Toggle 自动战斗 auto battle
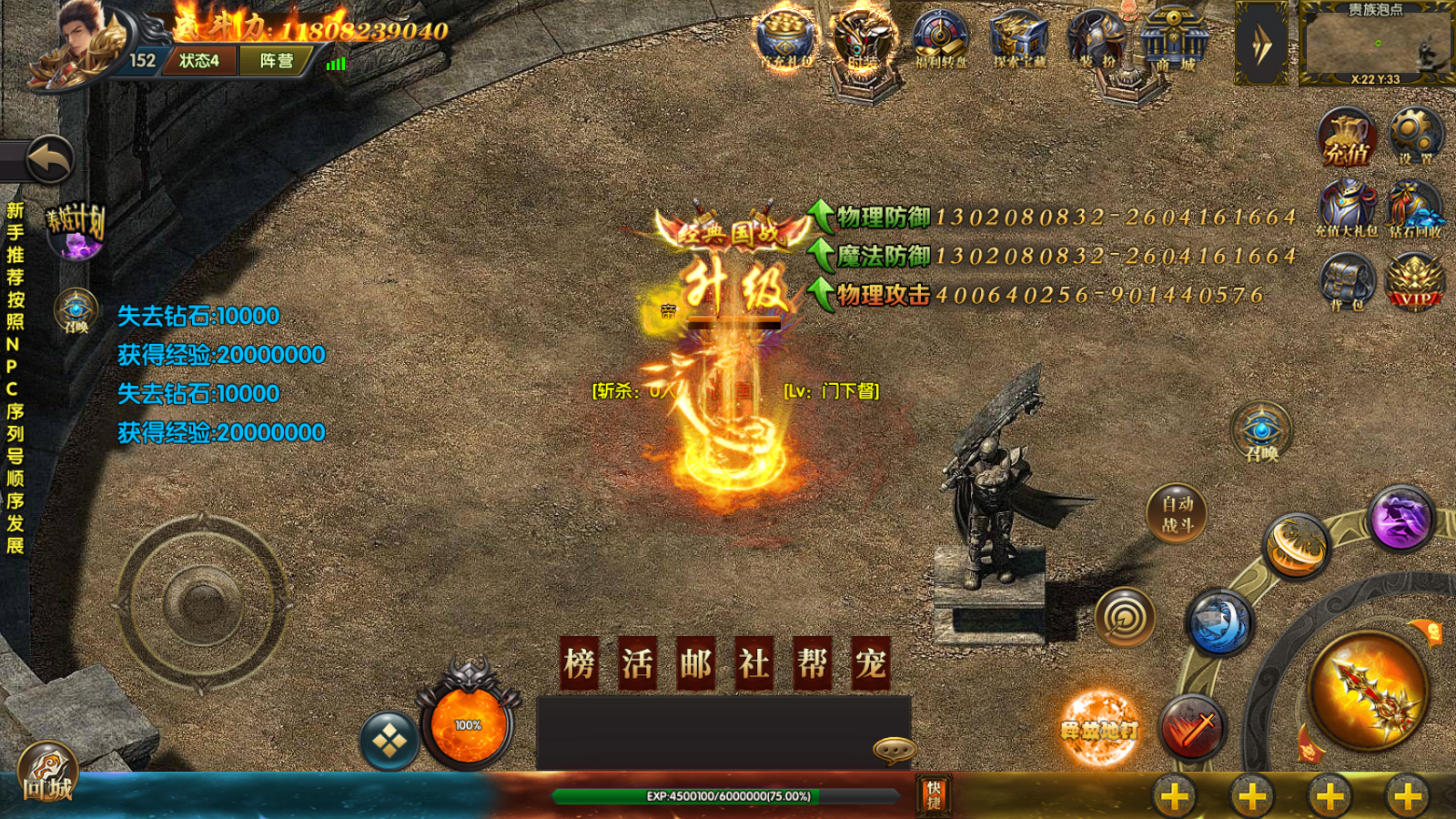 click(1177, 513)
